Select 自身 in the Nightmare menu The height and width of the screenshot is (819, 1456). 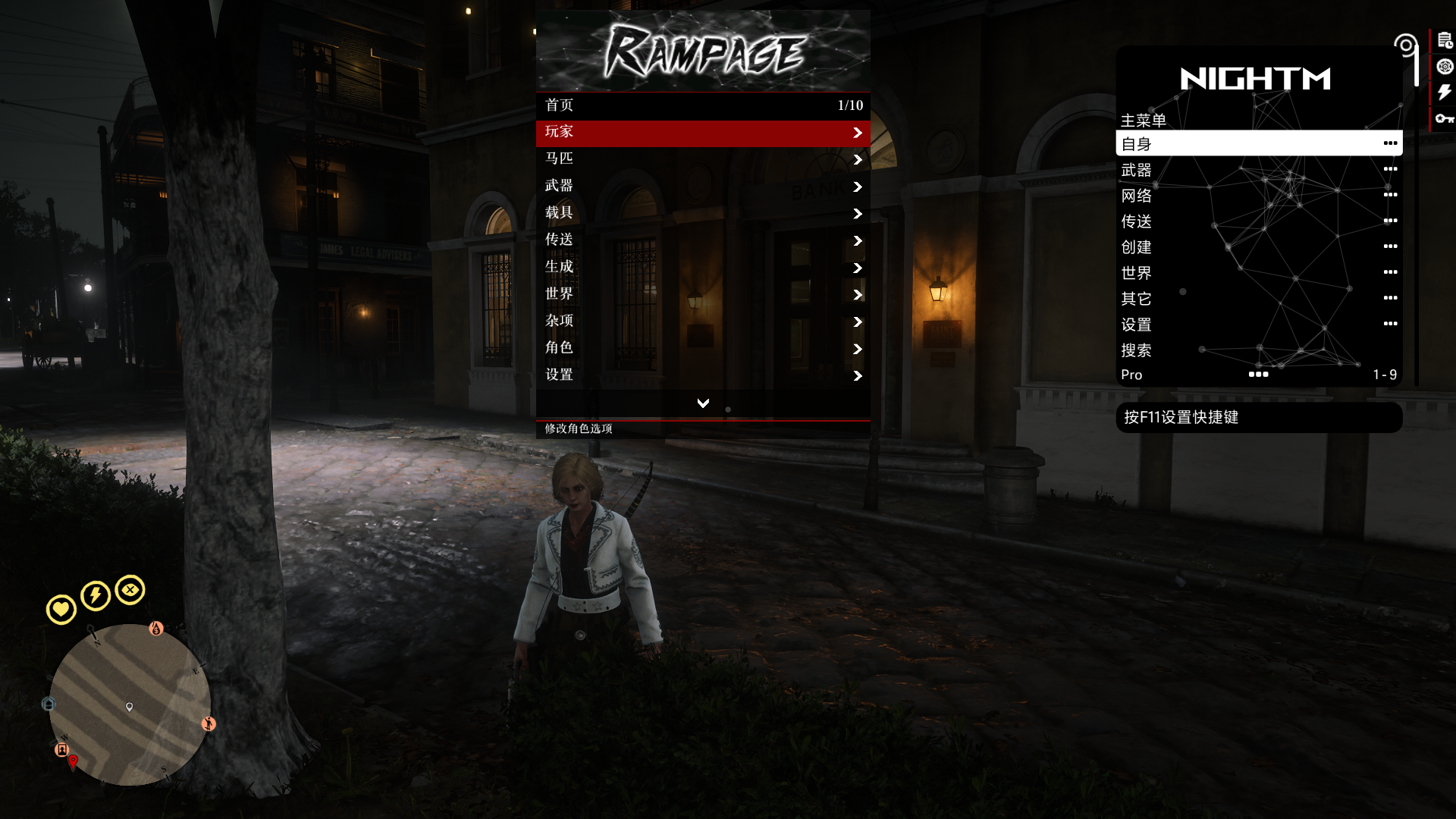(1258, 143)
